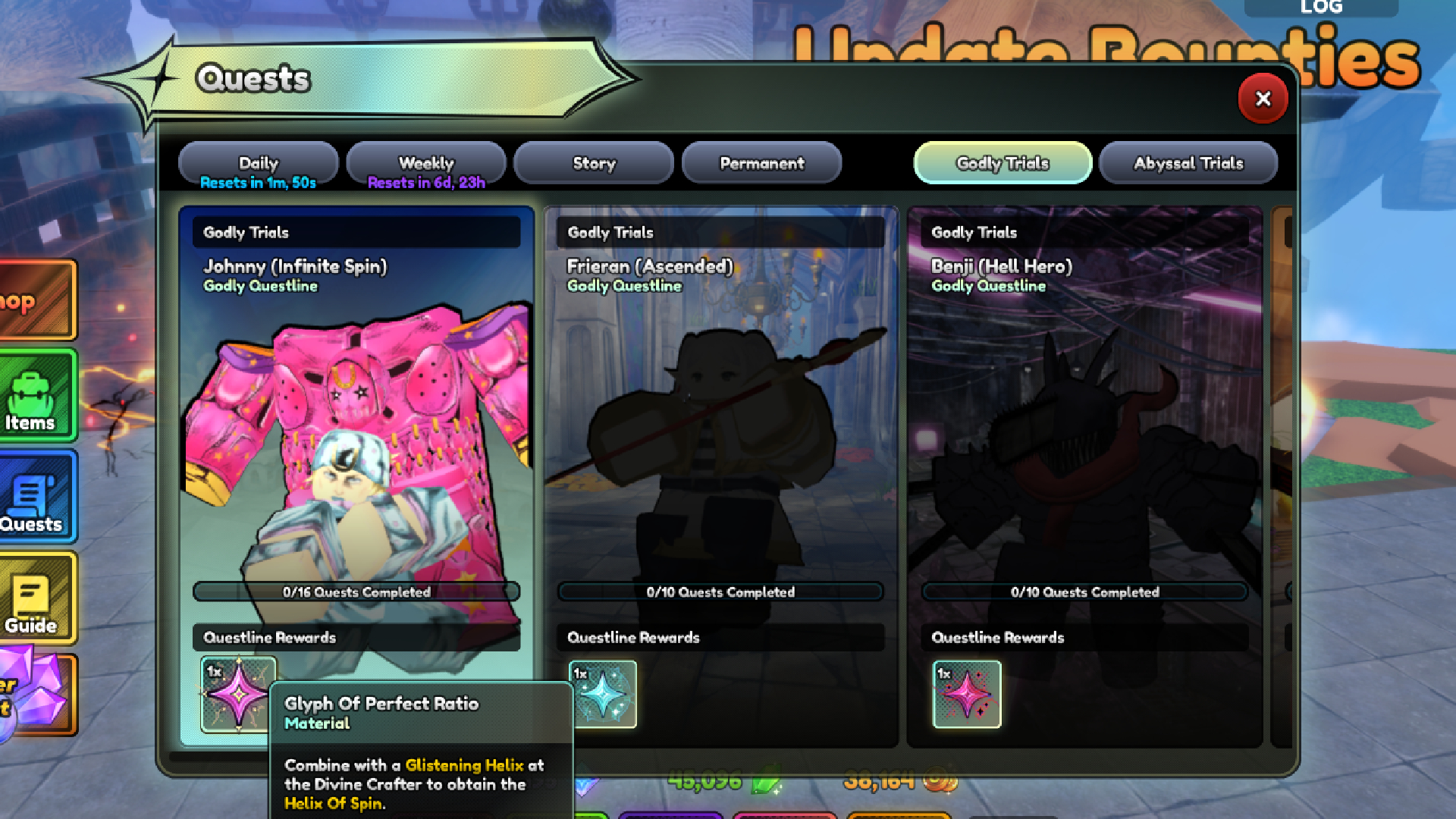
Task: Choose the Godly Trials tab
Action: click(x=1003, y=163)
